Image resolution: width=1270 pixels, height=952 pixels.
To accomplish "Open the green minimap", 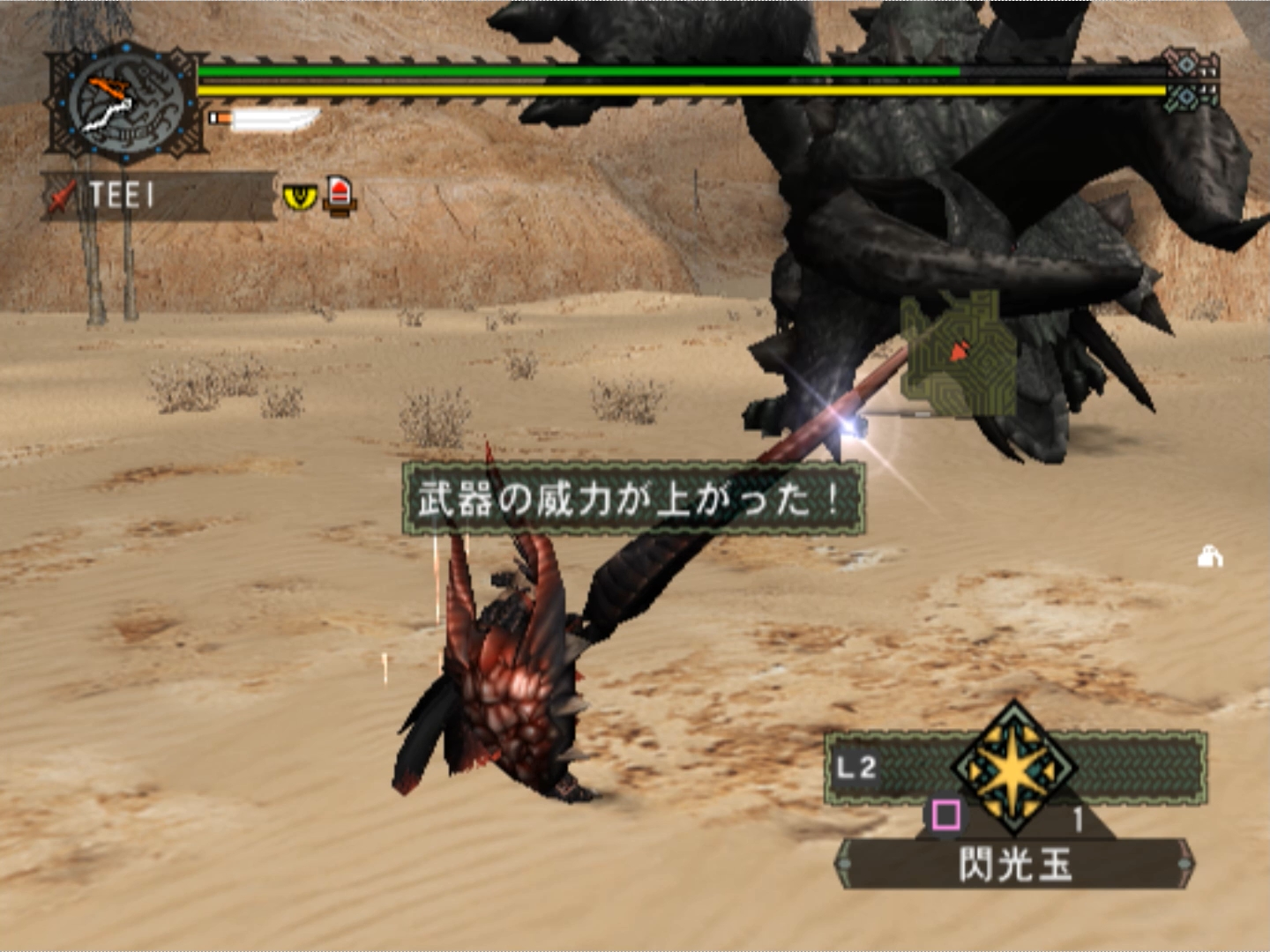I will point(958,354).
